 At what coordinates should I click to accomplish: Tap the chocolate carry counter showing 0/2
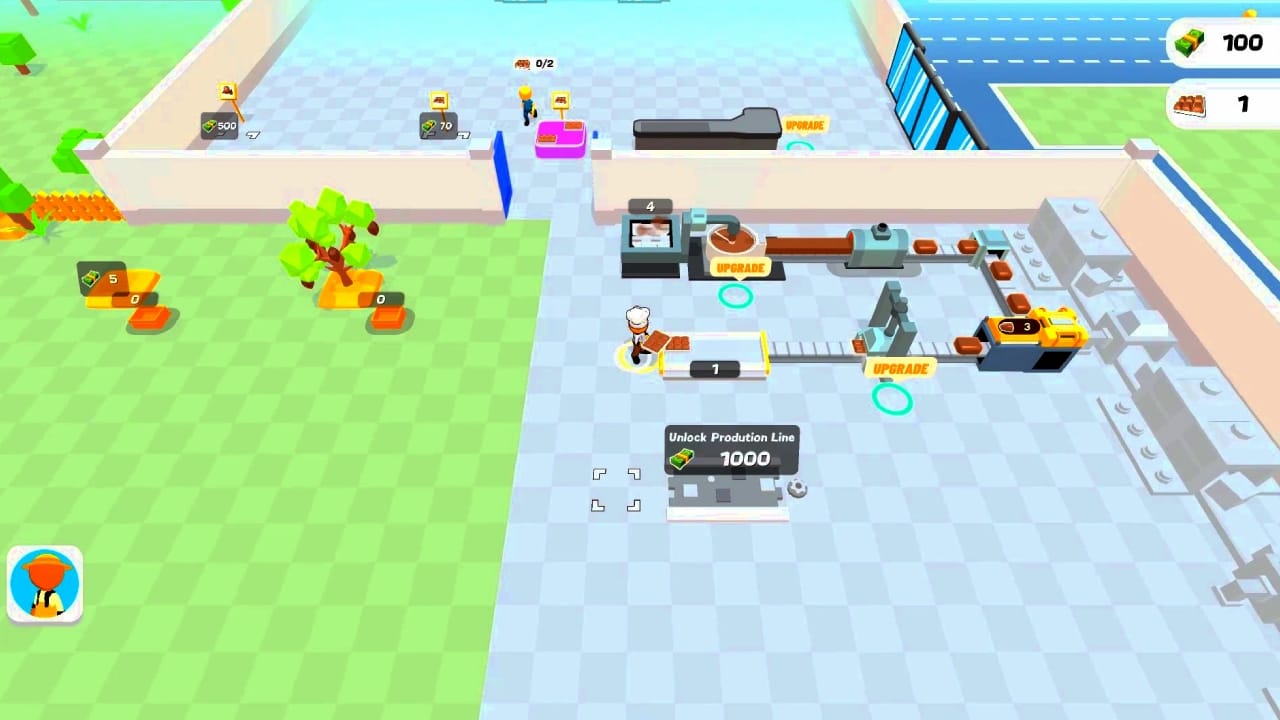535,63
